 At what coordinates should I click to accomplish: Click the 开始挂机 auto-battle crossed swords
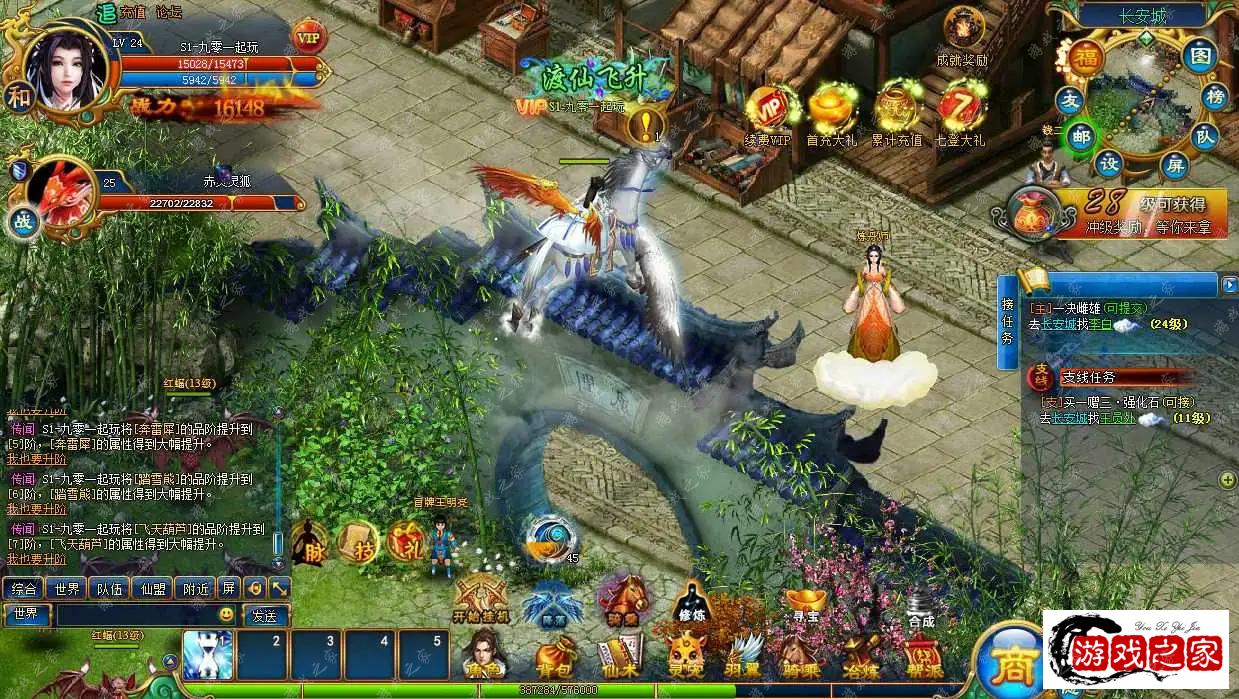481,598
